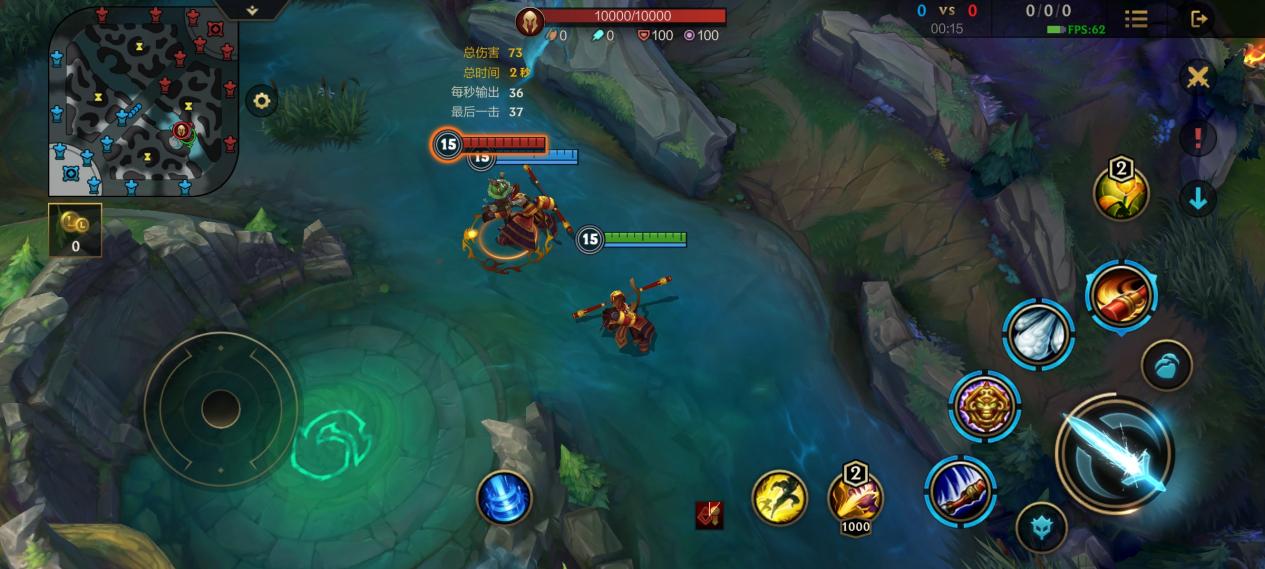Activate the golden monkey face ability
Viewport: 1265px width, 569px height.
[985, 405]
